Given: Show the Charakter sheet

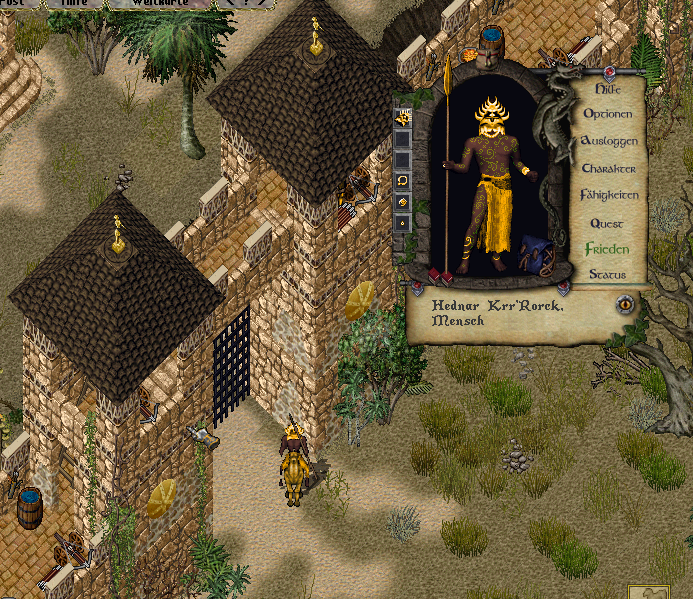Looking at the screenshot, I should pos(608,168).
